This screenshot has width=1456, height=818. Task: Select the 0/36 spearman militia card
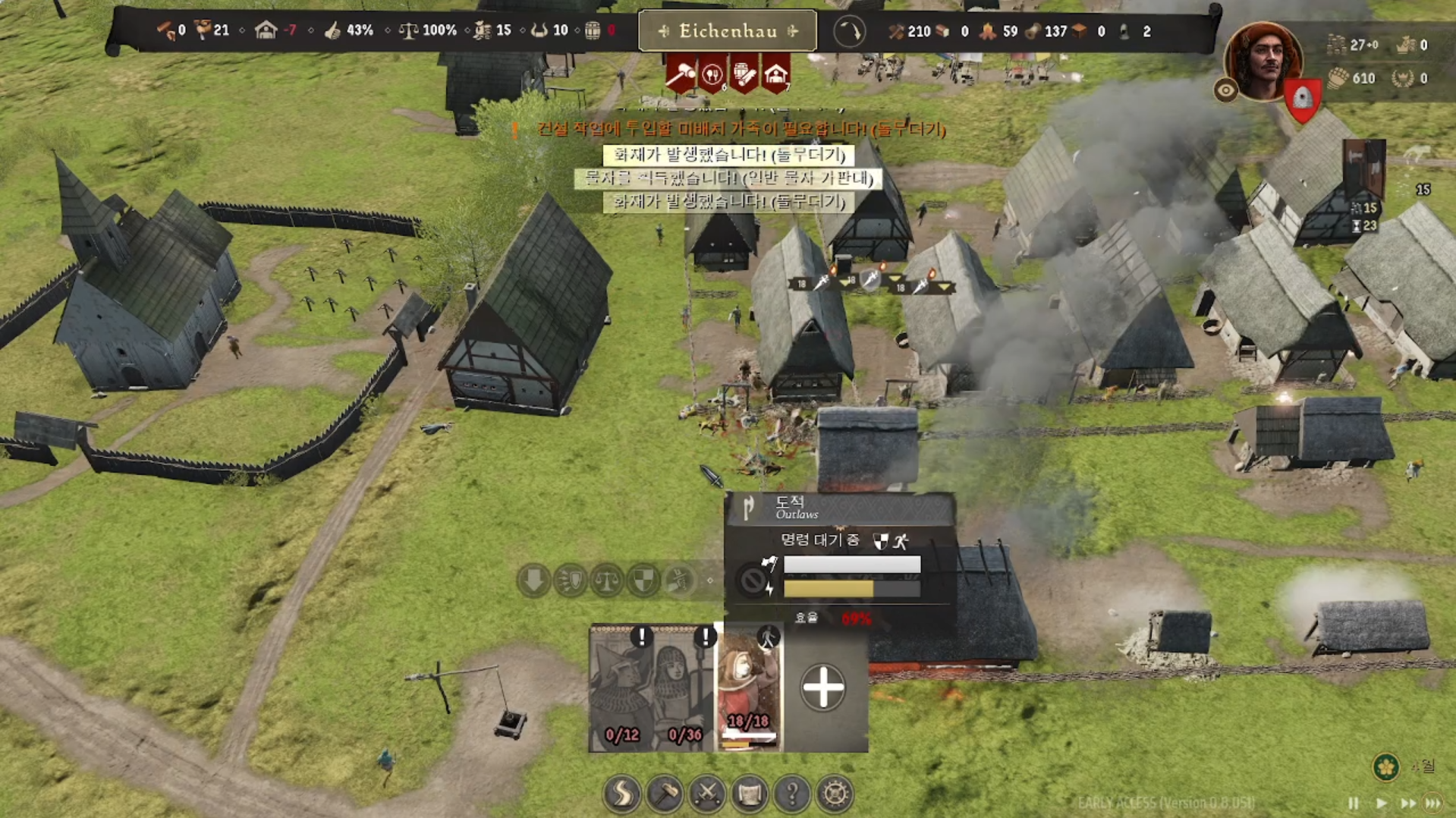(x=684, y=688)
